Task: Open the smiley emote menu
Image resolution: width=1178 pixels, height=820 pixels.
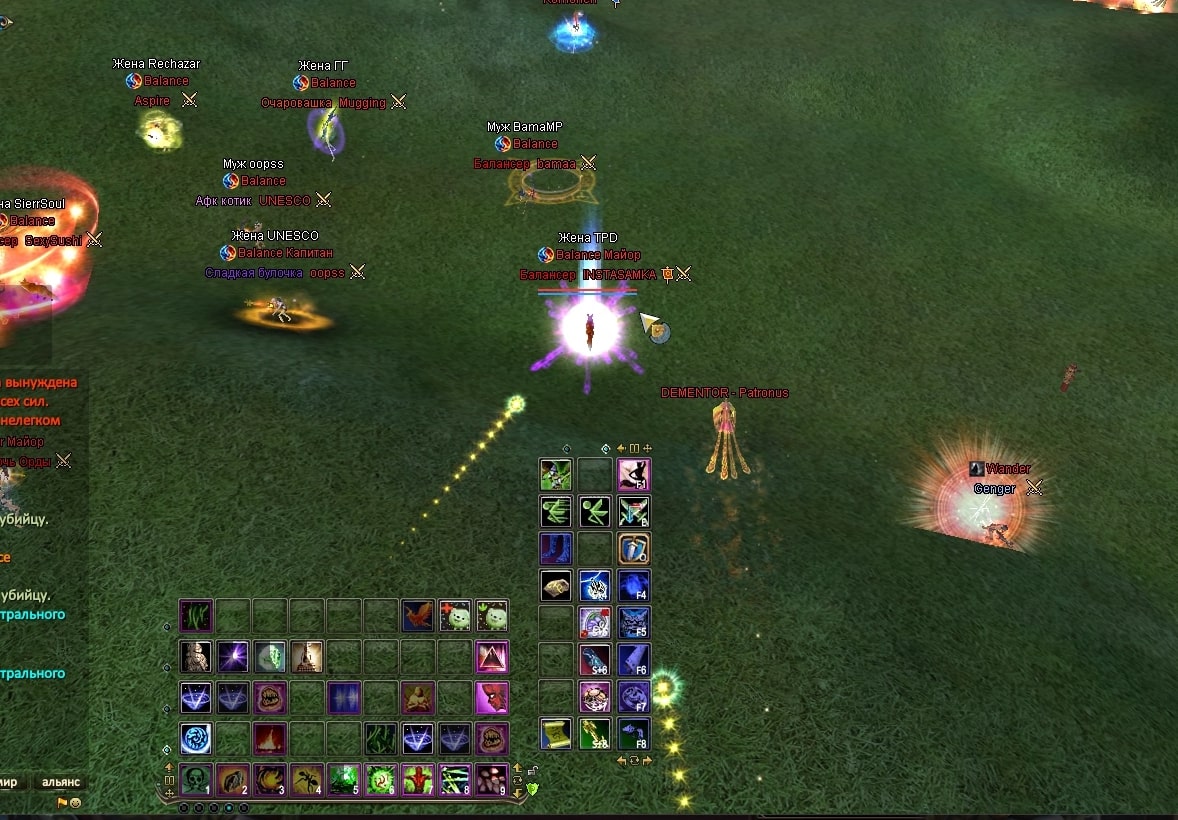Action: [75, 803]
